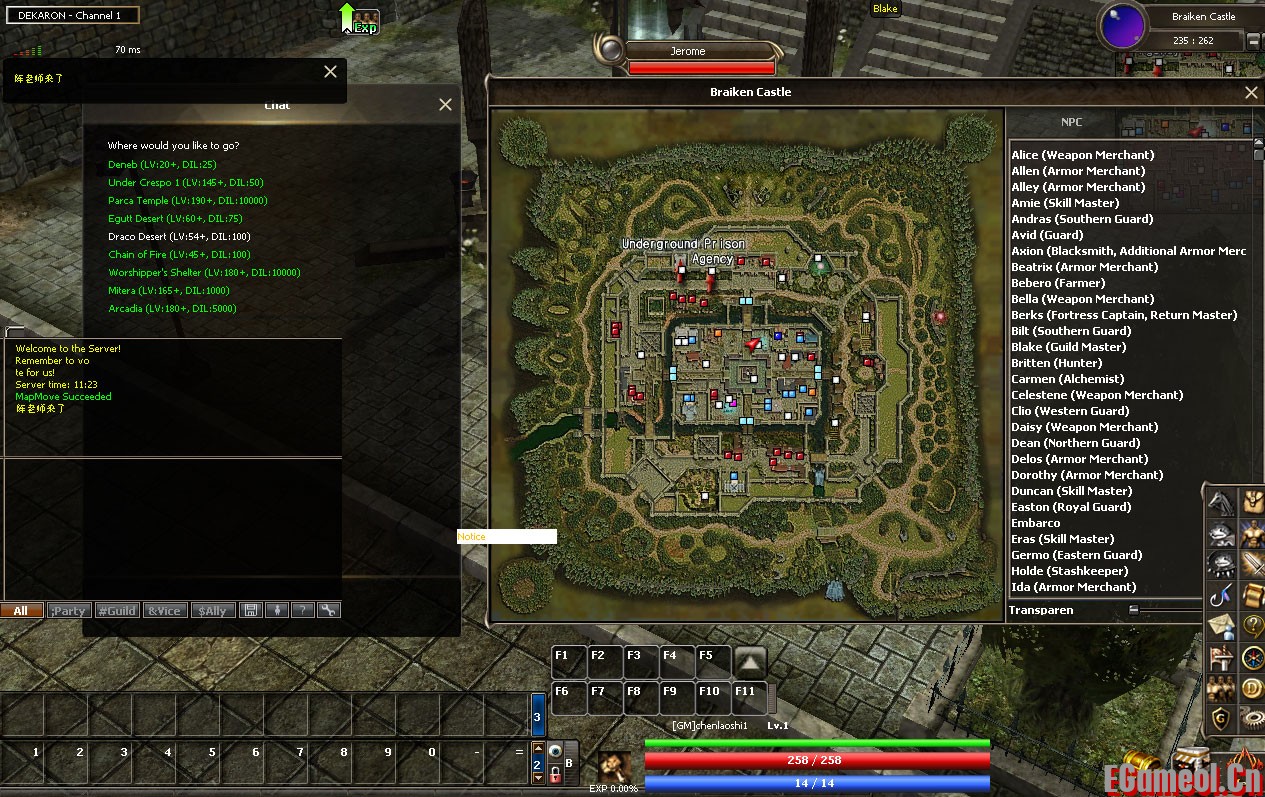
Task: Pick Chain of Fire teleport option
Action: [x=179, y=254]
